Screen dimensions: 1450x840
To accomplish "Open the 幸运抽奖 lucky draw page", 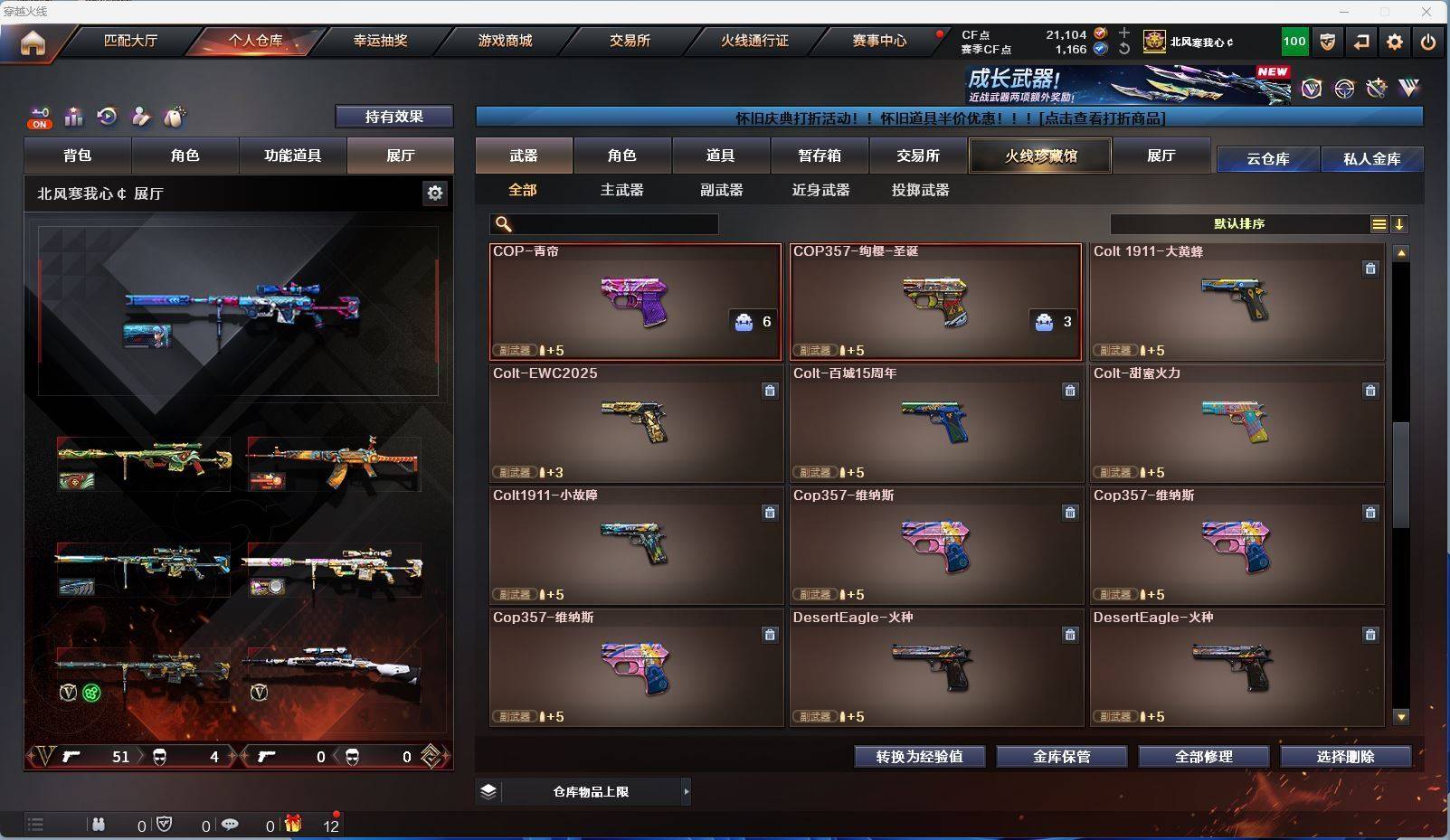I will click(380, 41).
